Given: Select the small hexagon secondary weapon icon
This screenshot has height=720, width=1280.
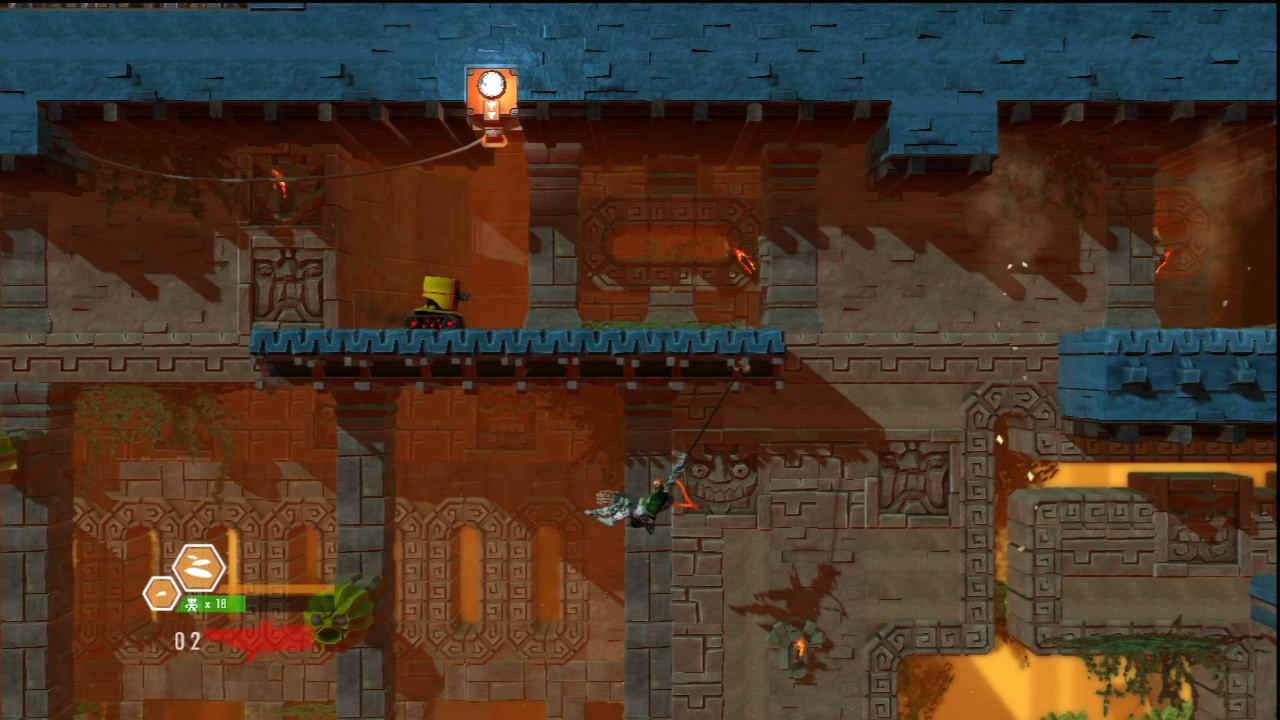Looking at the screenshot, I should [x=161, y=593].
